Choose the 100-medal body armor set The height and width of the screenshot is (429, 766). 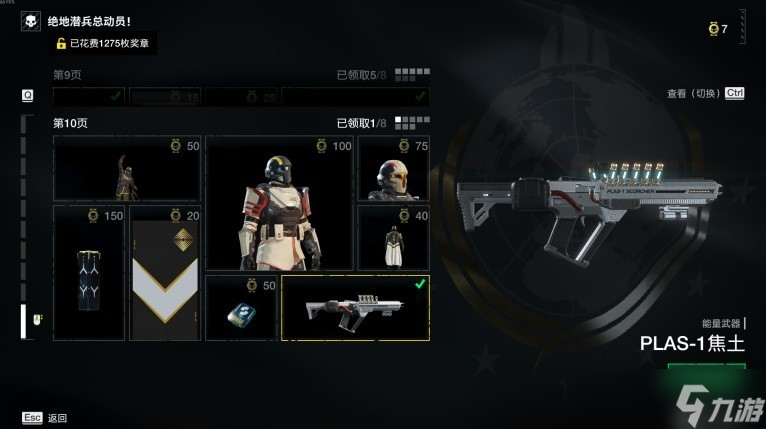click(279, 203)
